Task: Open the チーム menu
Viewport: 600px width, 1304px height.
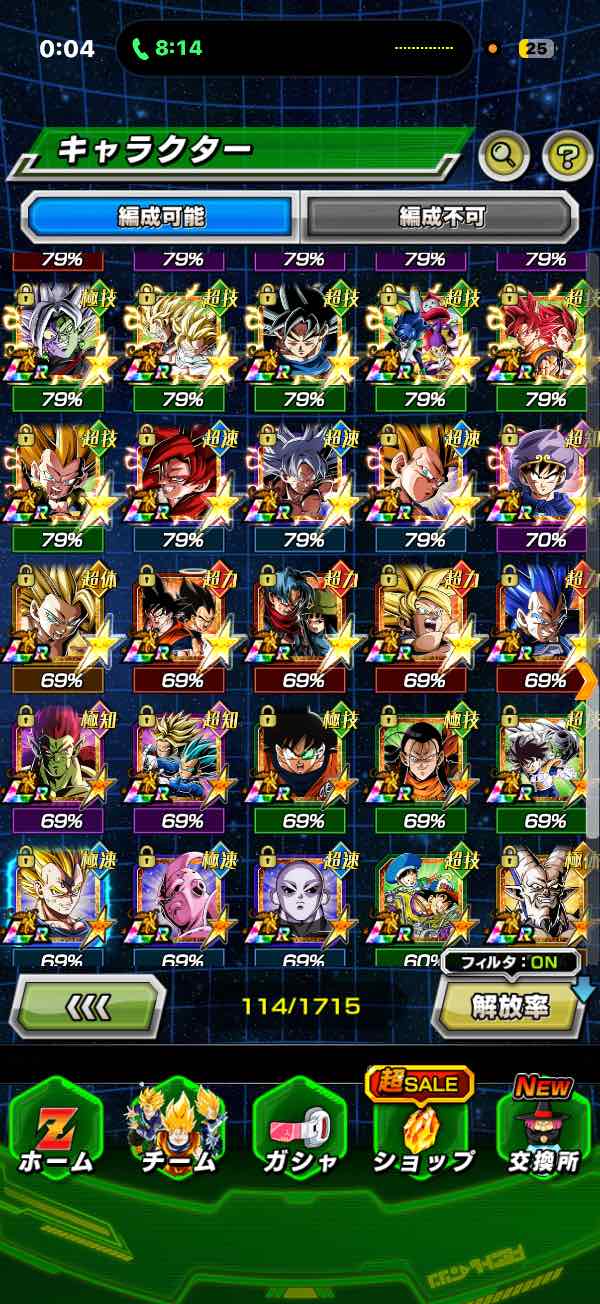Action: (177, 1131)
